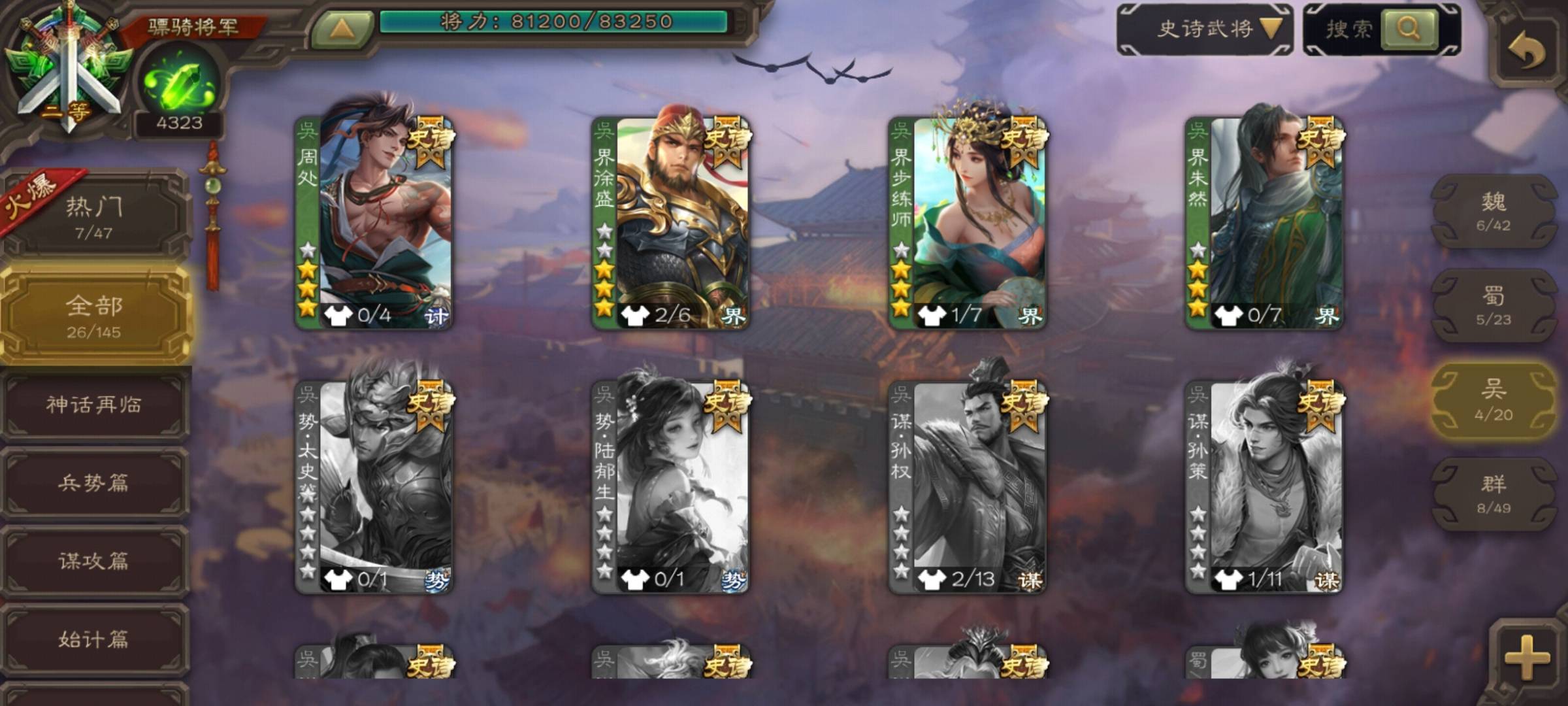Switch to the 热门 category tab
The height and width of the screenshot is (706, 1568).
[x=94, y=217]
